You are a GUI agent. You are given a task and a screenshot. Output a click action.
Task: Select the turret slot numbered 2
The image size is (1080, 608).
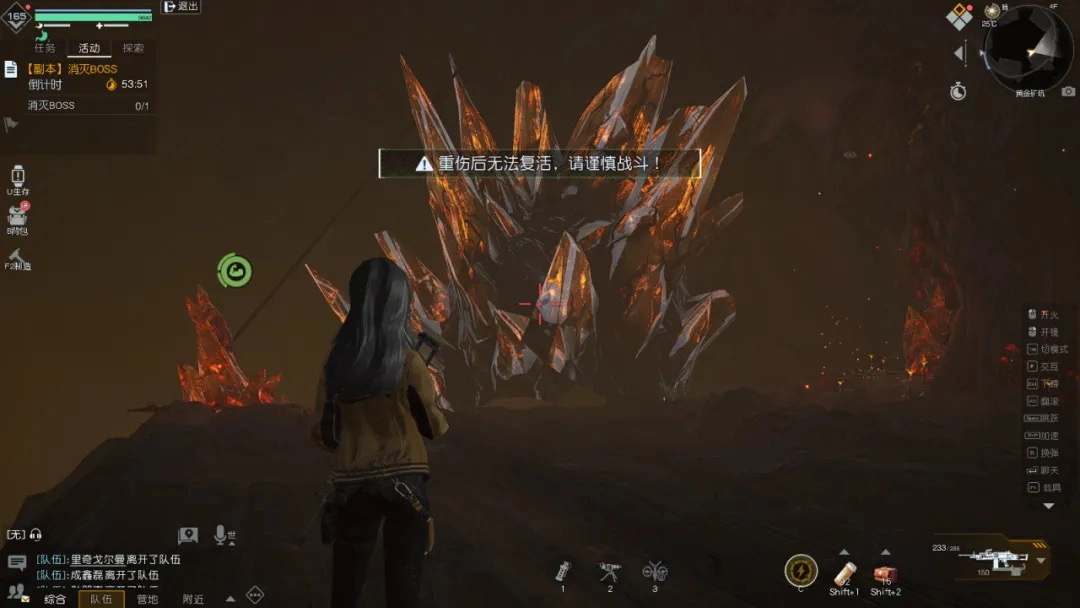click(609, 572)
